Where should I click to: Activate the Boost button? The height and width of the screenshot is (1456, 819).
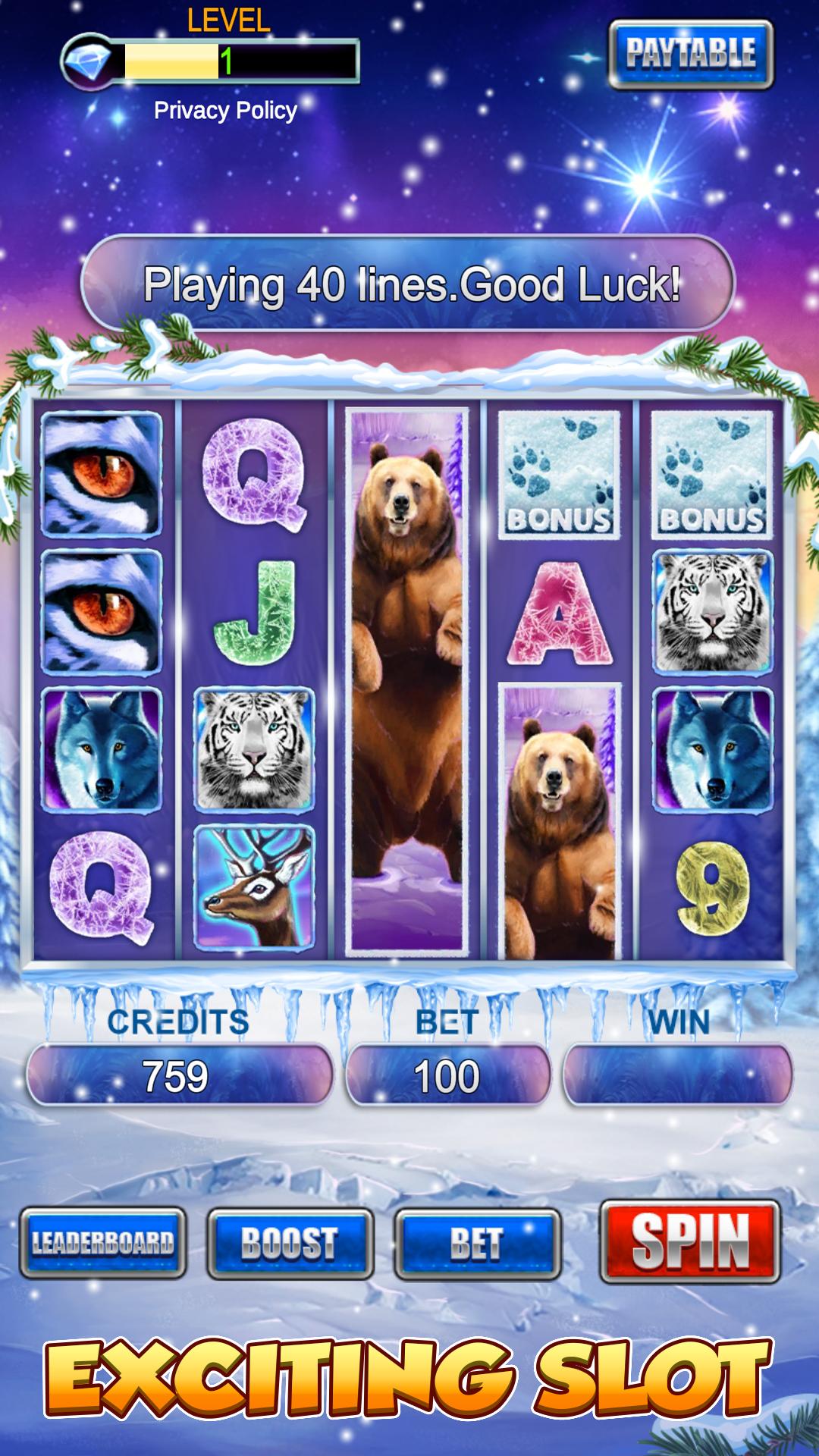pos(290,1244)
